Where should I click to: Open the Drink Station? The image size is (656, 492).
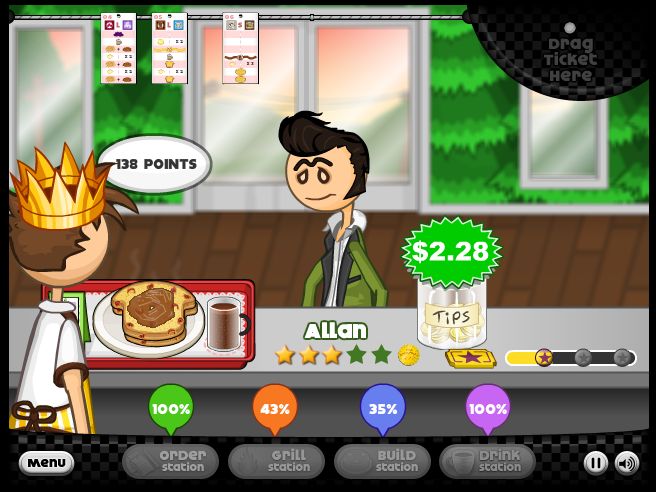pyautogui.click(x=487, y=461)
